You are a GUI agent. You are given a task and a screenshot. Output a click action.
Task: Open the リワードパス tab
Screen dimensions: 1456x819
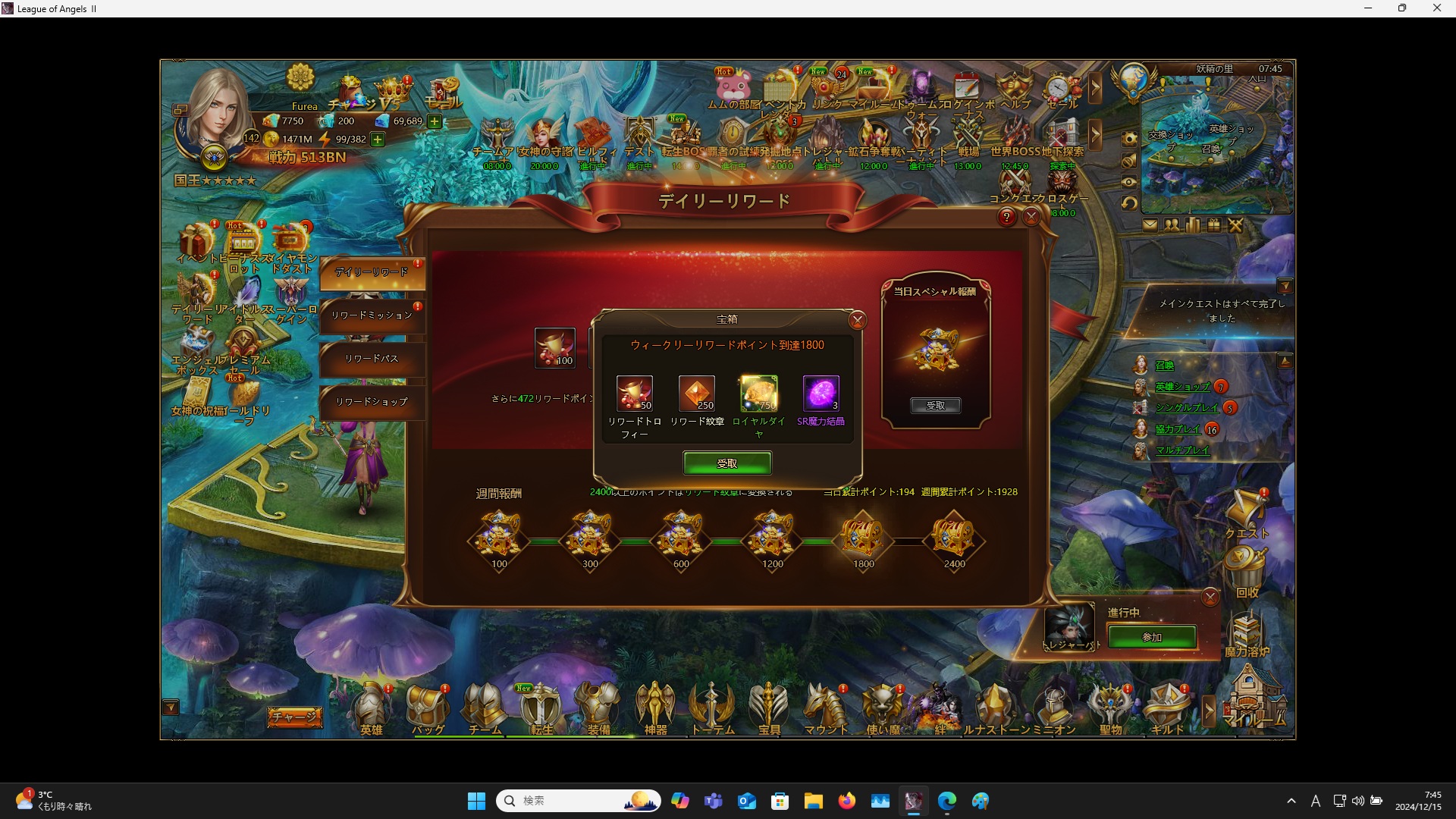(x=372, y=359)
